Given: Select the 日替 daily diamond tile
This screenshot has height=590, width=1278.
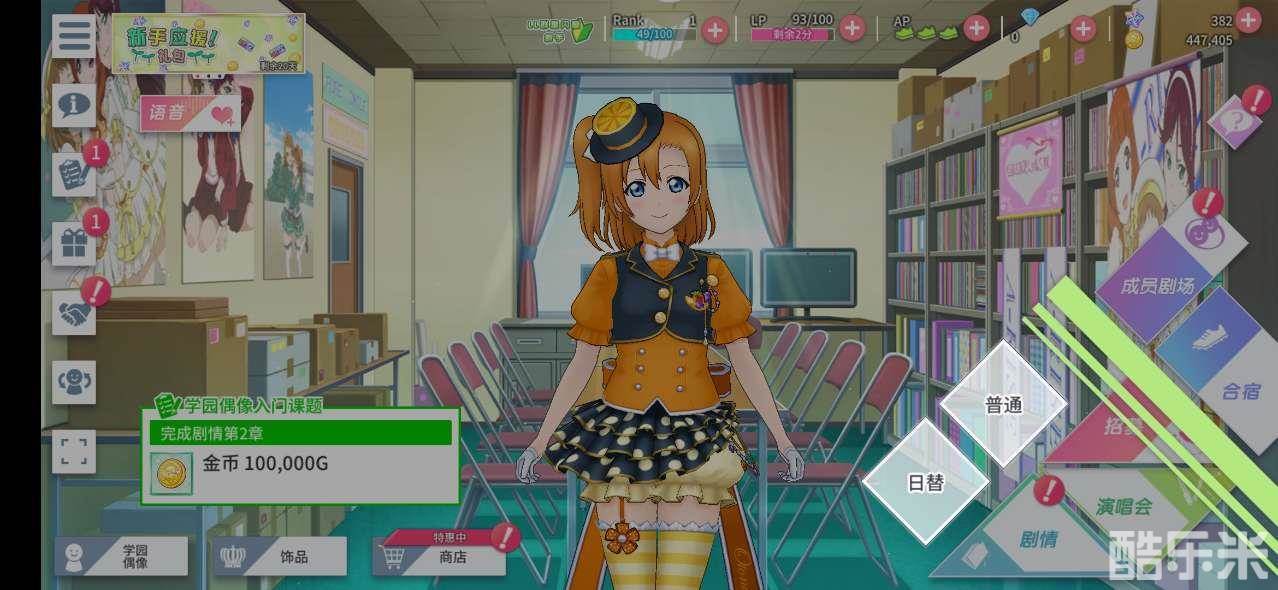Looking at the screenshot, I should click(925, 483).
